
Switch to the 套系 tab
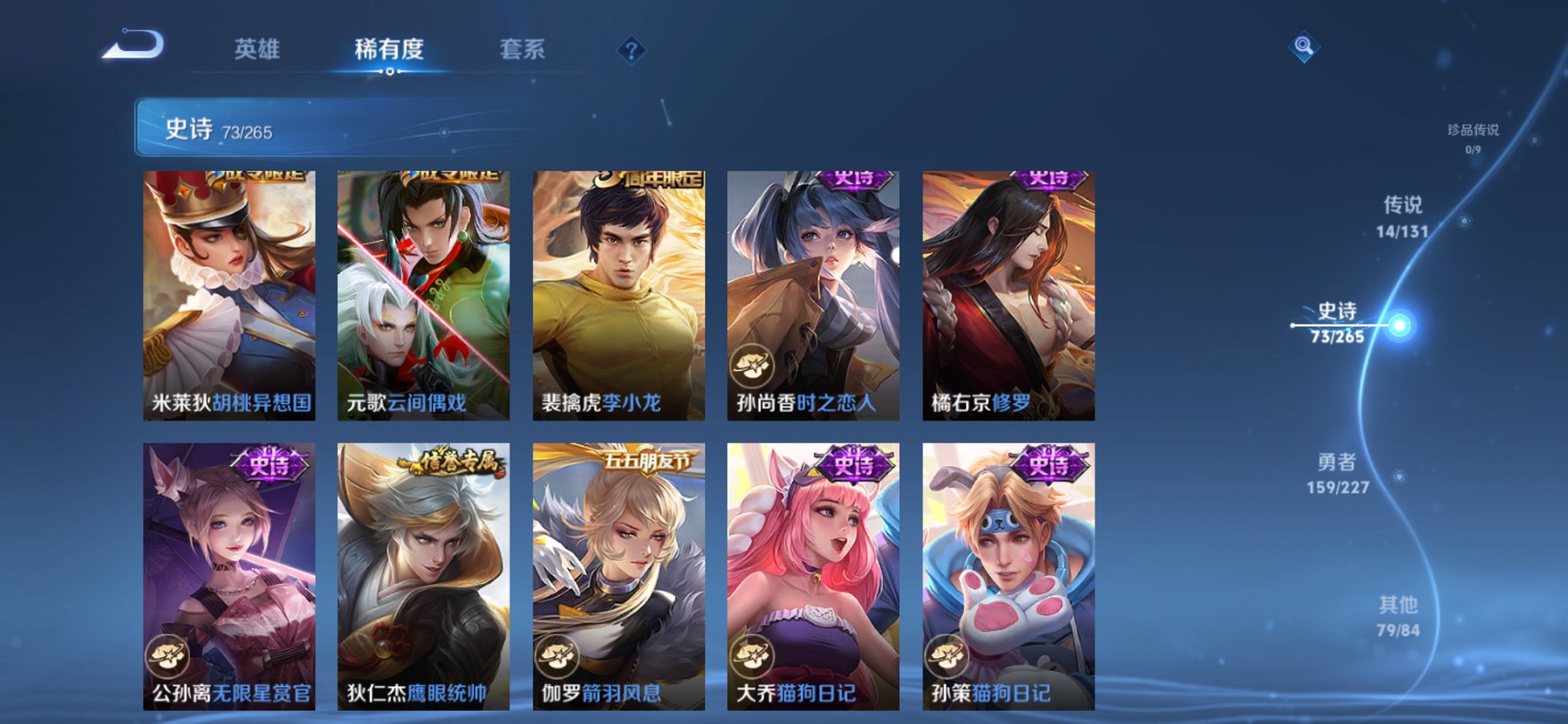pos(523,50)
